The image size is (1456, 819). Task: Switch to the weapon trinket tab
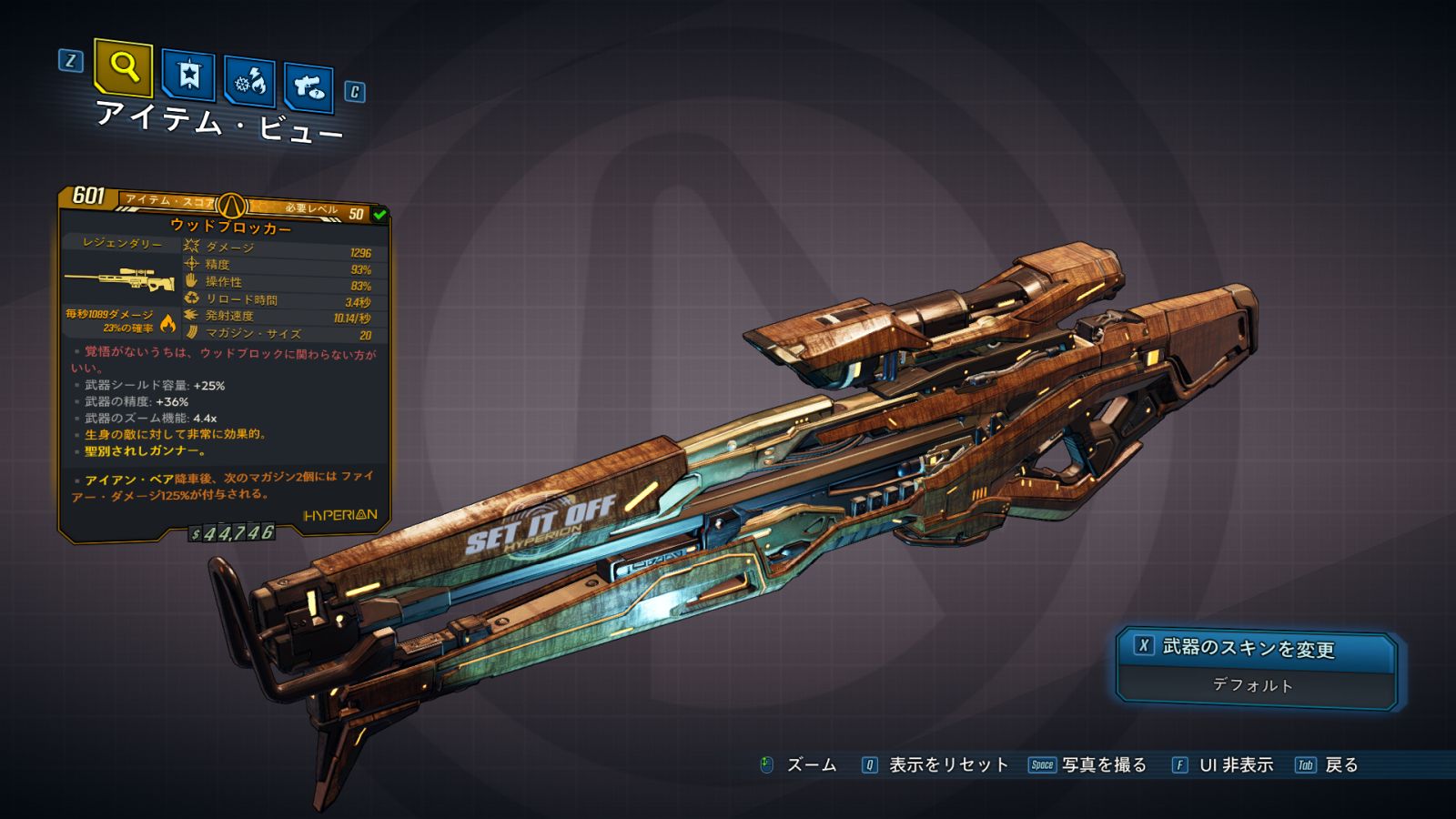coord(308,87)
